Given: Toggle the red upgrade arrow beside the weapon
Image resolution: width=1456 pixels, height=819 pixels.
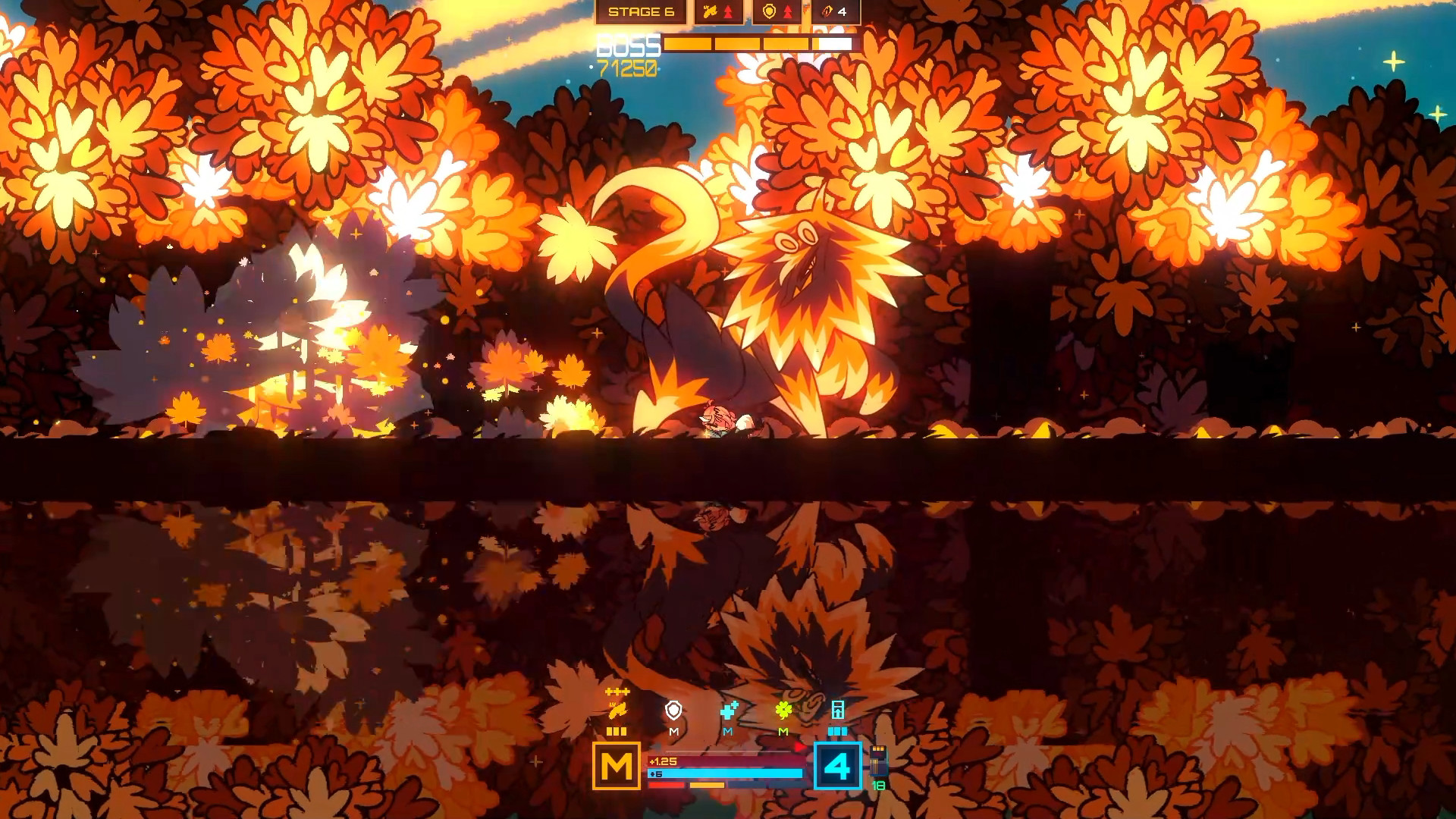Looking at the screenshot, I should (x=729, y=12).
